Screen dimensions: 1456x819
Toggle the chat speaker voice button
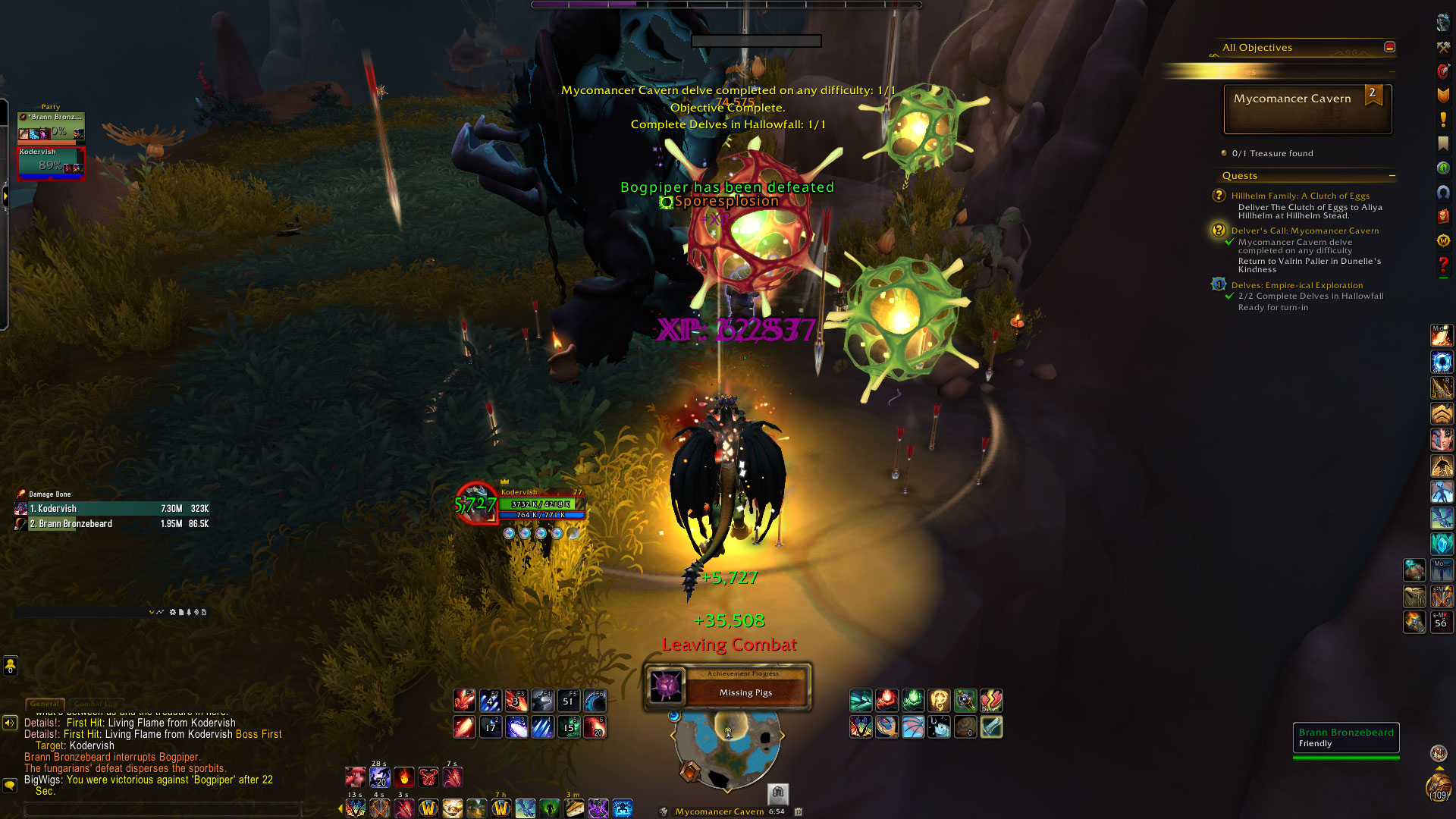10,723
